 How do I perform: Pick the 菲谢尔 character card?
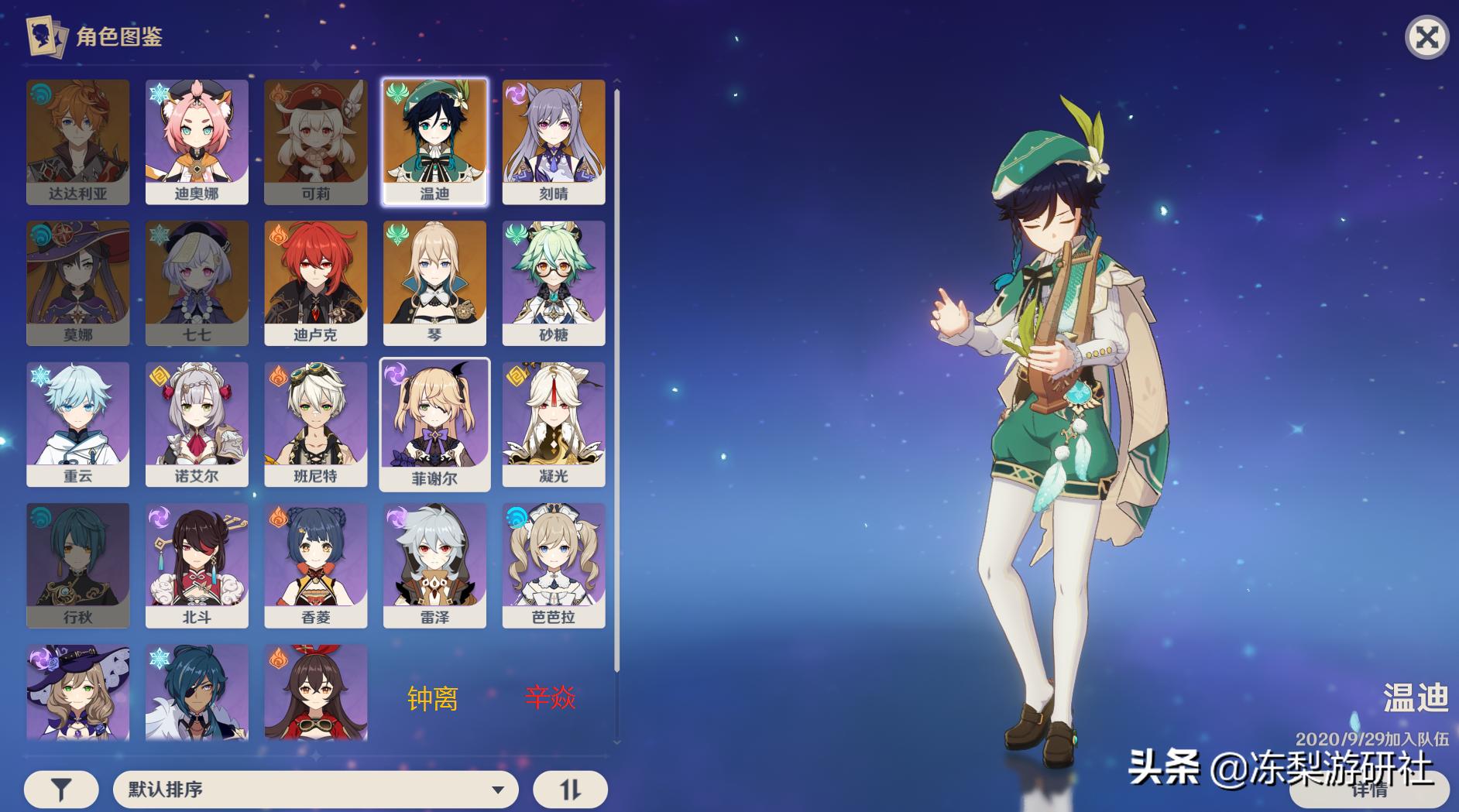click(434, 423)
